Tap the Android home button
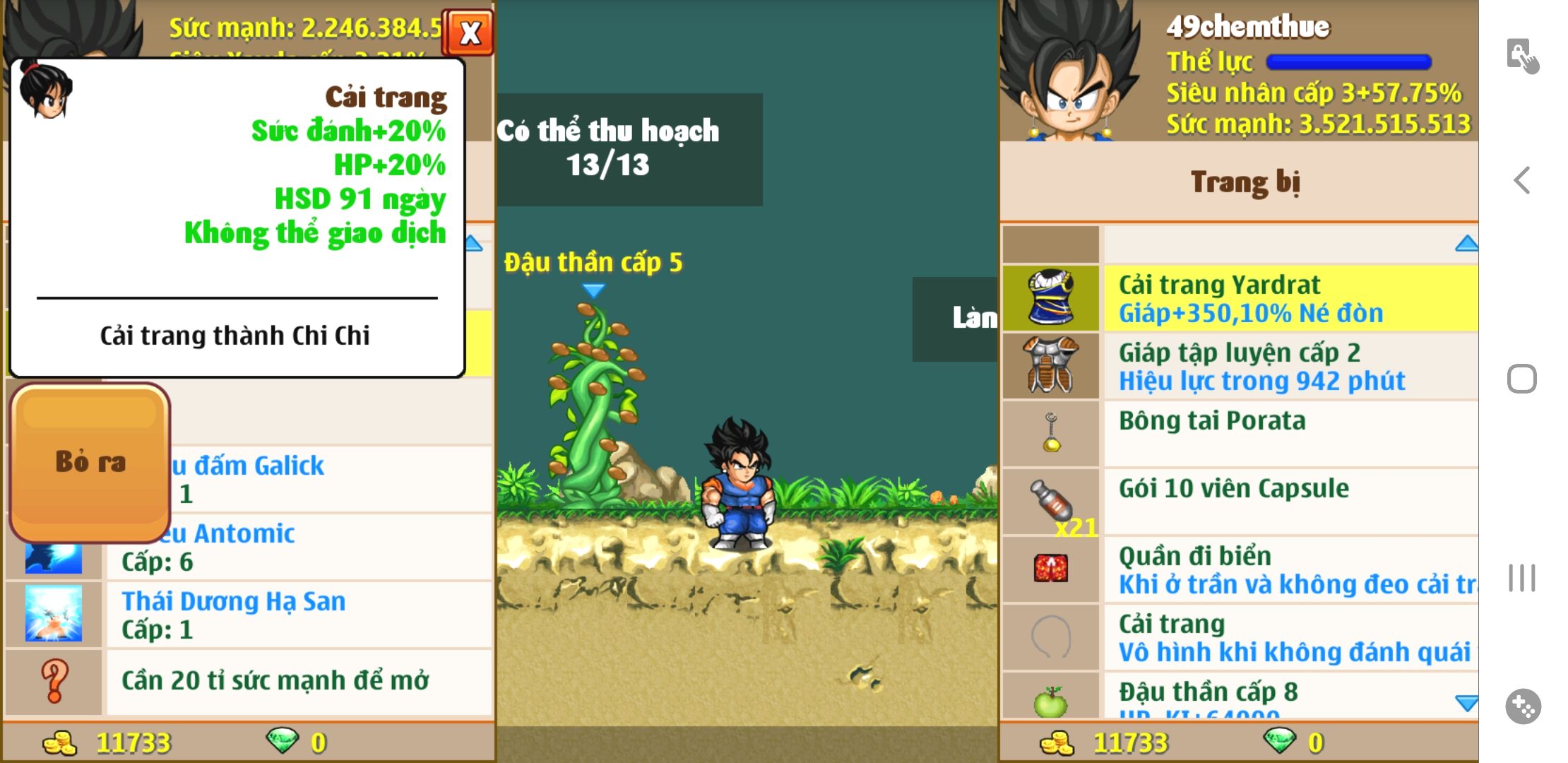Viewport: 1568px width, 763px height. (x=1521, y=379)
